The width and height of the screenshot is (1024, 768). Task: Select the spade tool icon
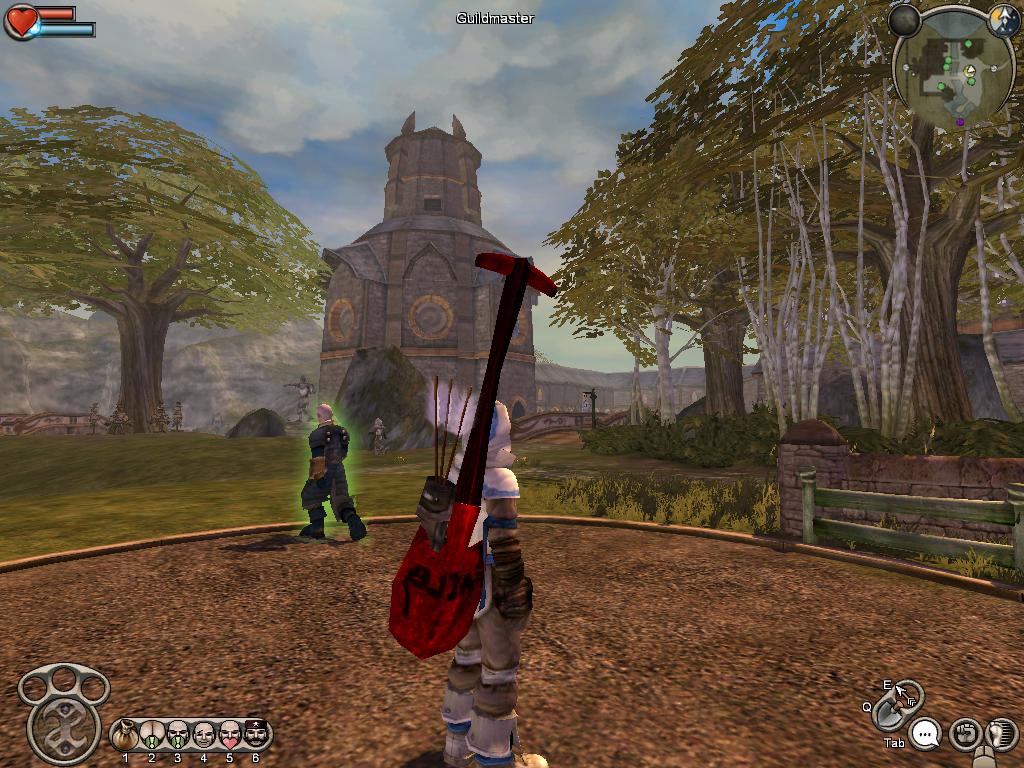pos(886,714)
